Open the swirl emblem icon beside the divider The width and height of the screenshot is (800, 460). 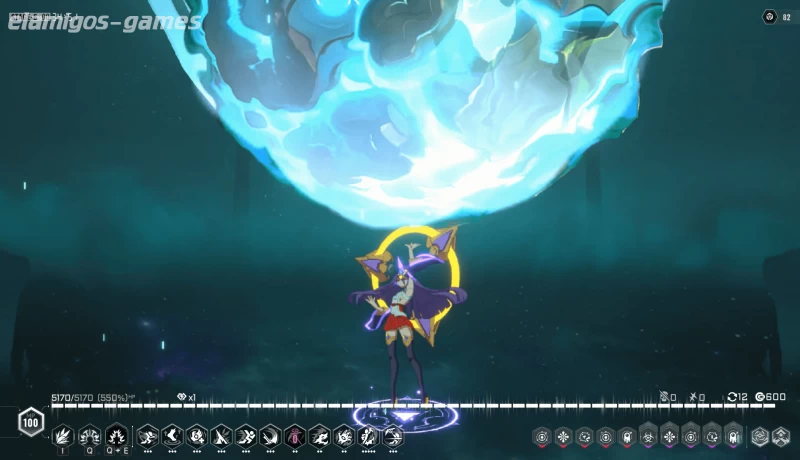click(761, 436)
